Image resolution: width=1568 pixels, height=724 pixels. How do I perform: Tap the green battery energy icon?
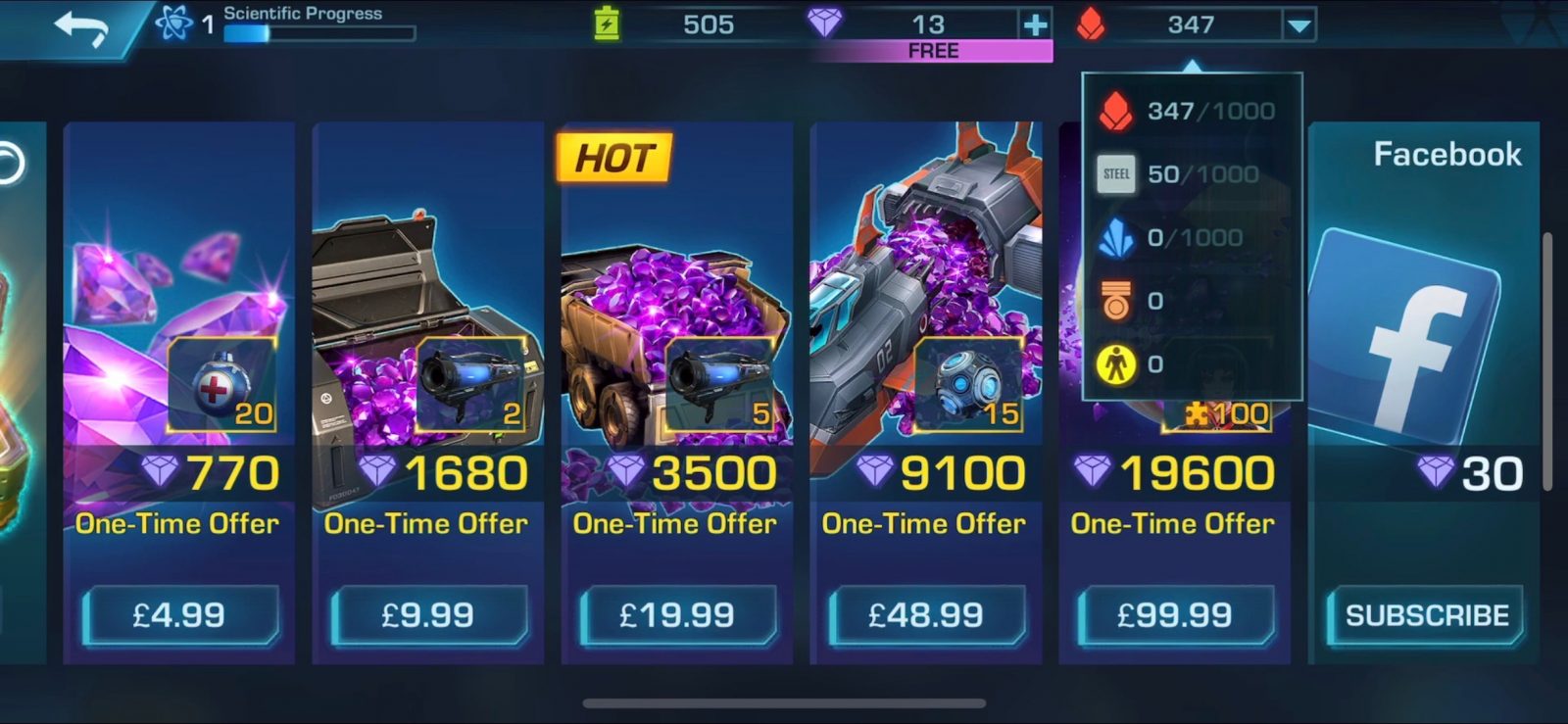tap(608, 24)
